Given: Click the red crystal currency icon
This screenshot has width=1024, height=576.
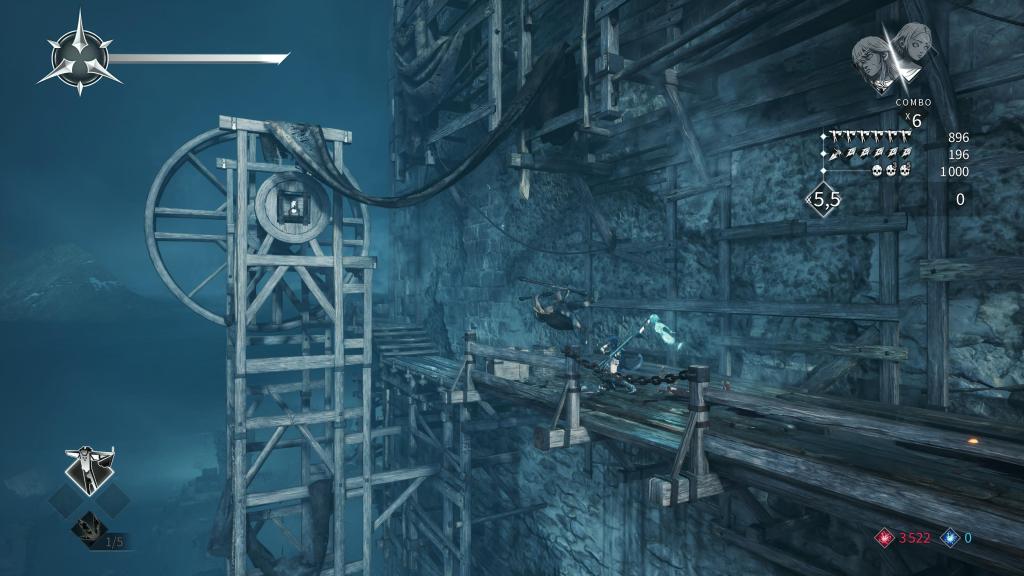Looking at the screenshot, I should point(883,537).
